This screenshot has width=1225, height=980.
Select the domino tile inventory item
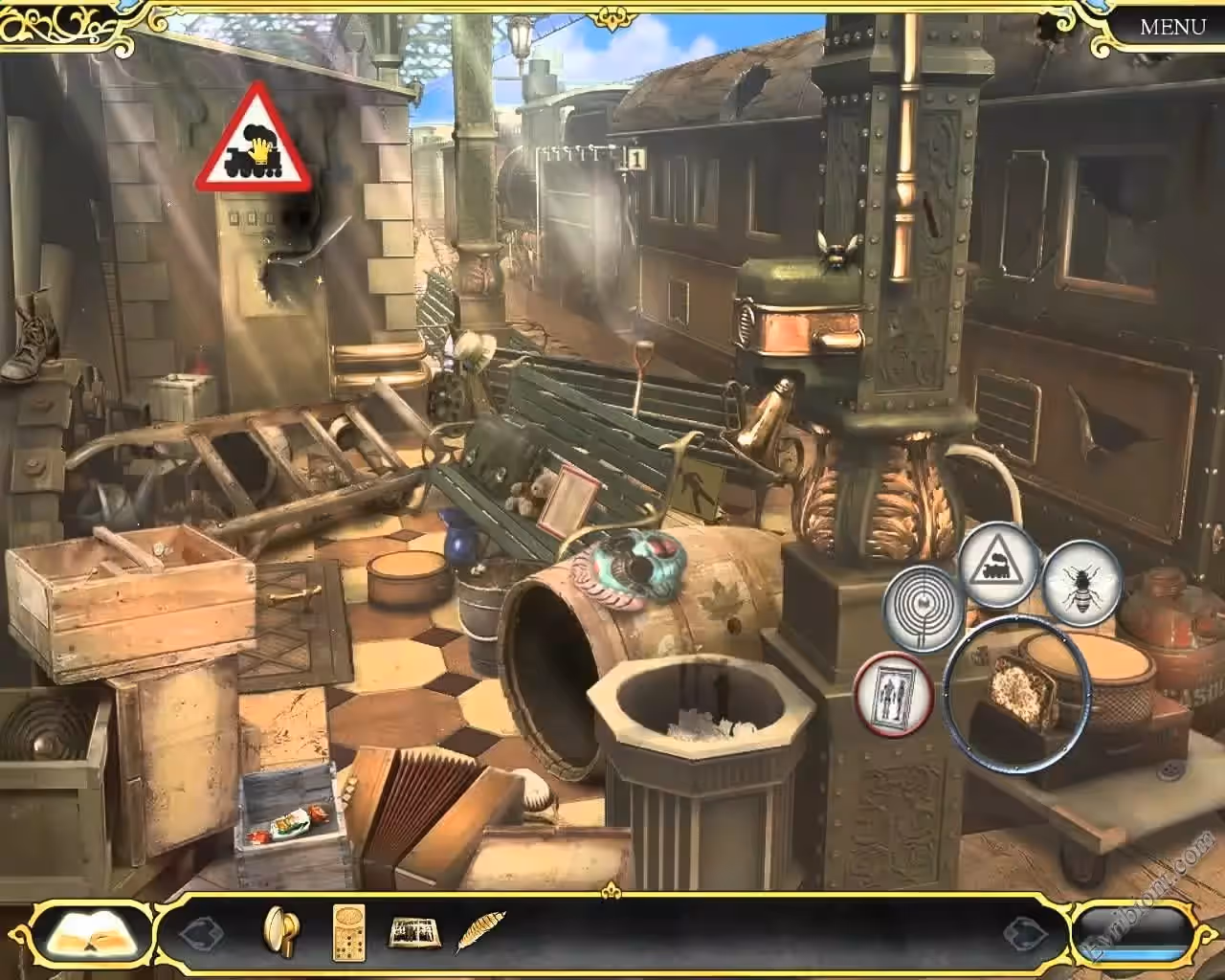coord(348,930)
